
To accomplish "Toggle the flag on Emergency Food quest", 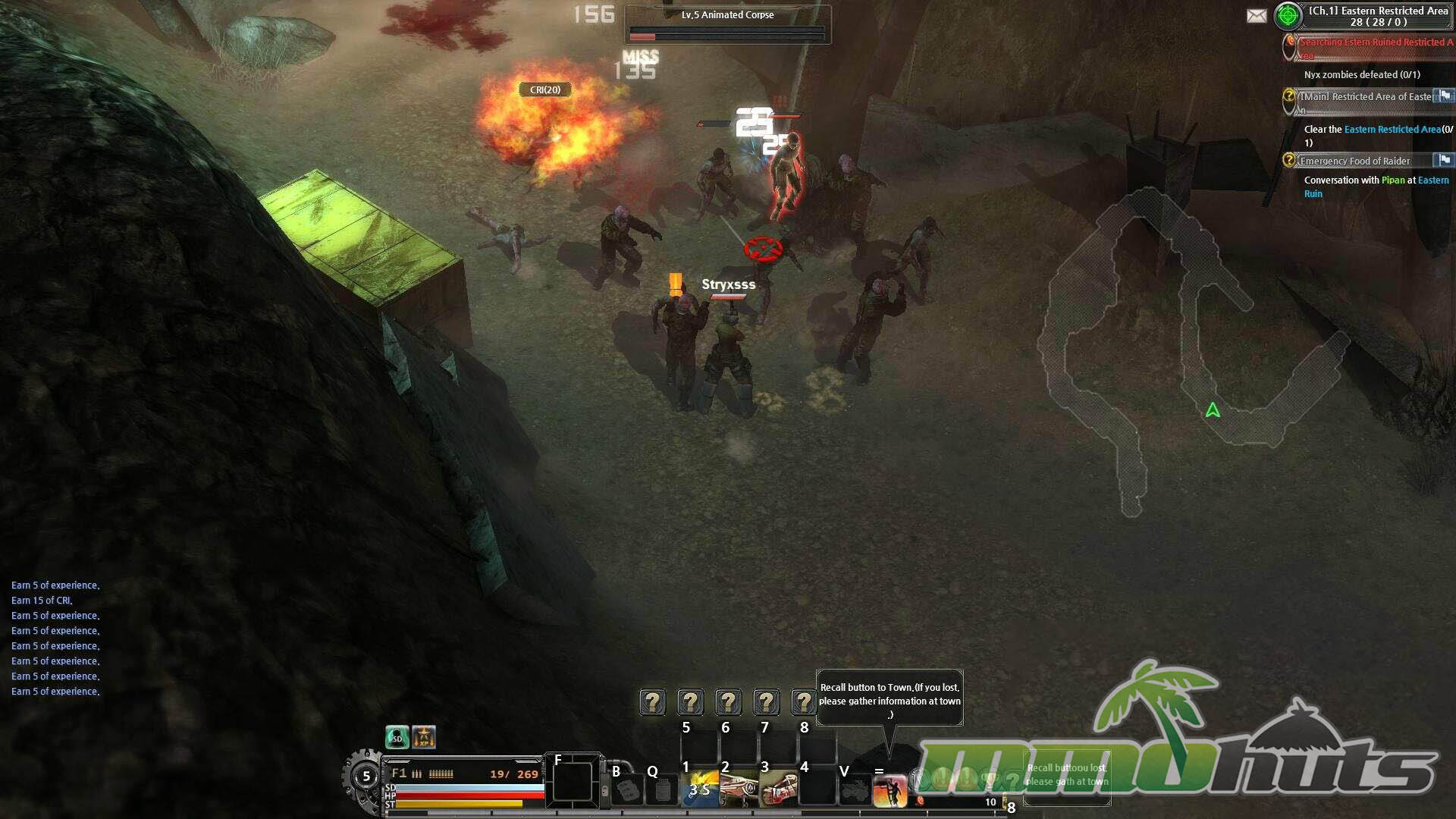I will click(1445, 160).
